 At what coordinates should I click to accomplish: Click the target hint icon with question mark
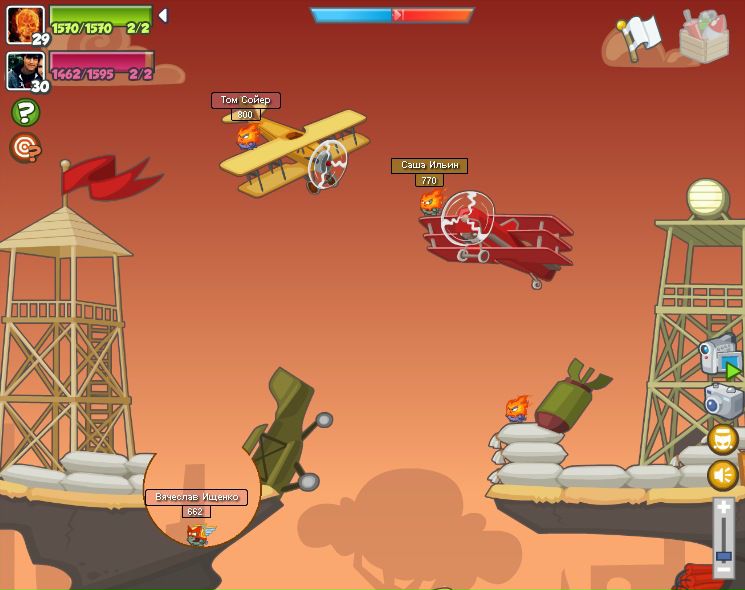point(25,148)
